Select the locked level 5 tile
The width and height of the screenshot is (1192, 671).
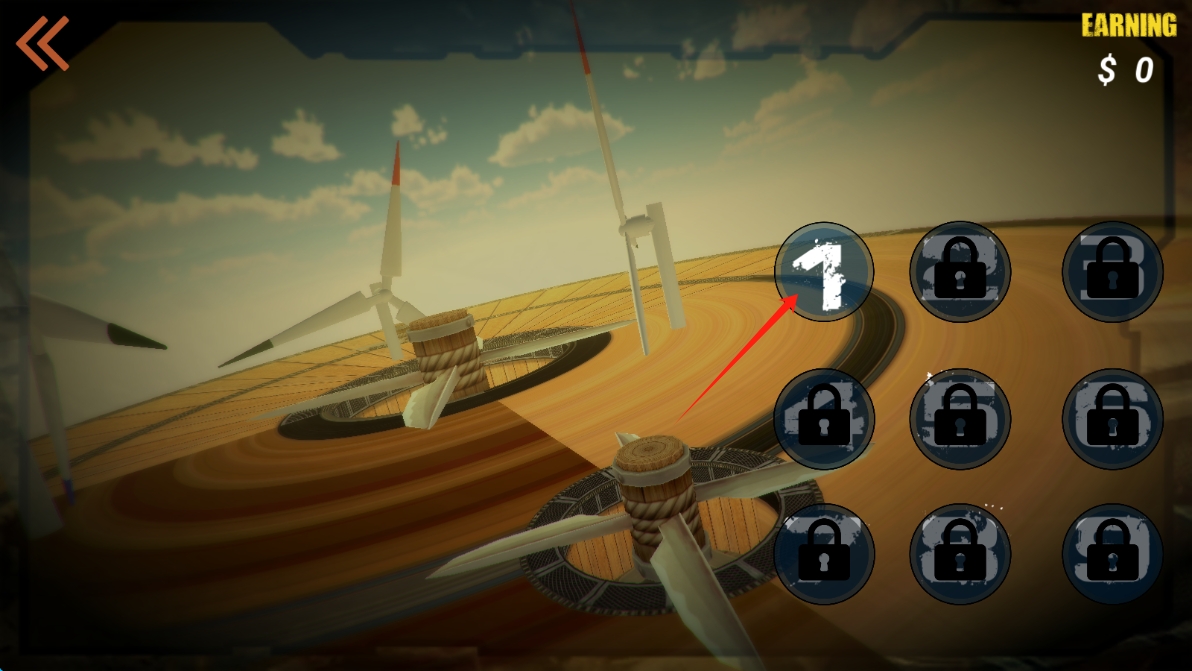960,419
